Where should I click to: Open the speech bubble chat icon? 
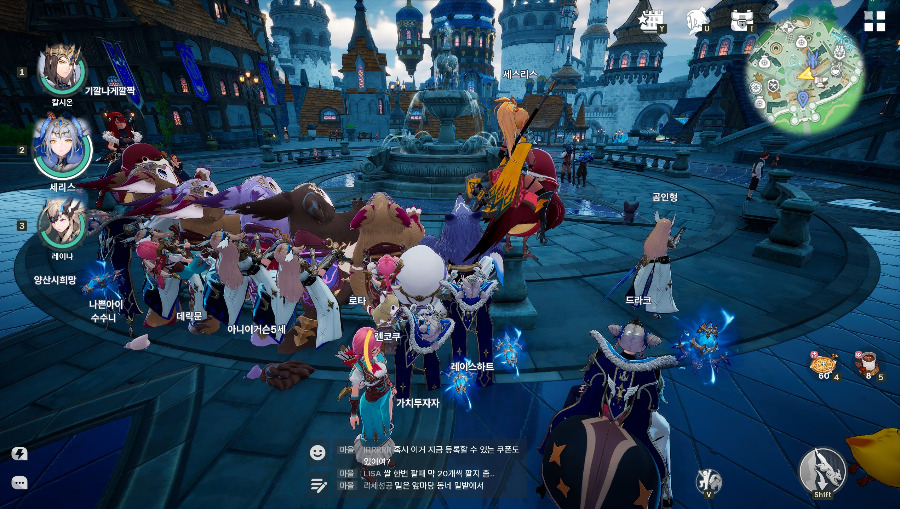click(x=19, y=482)
